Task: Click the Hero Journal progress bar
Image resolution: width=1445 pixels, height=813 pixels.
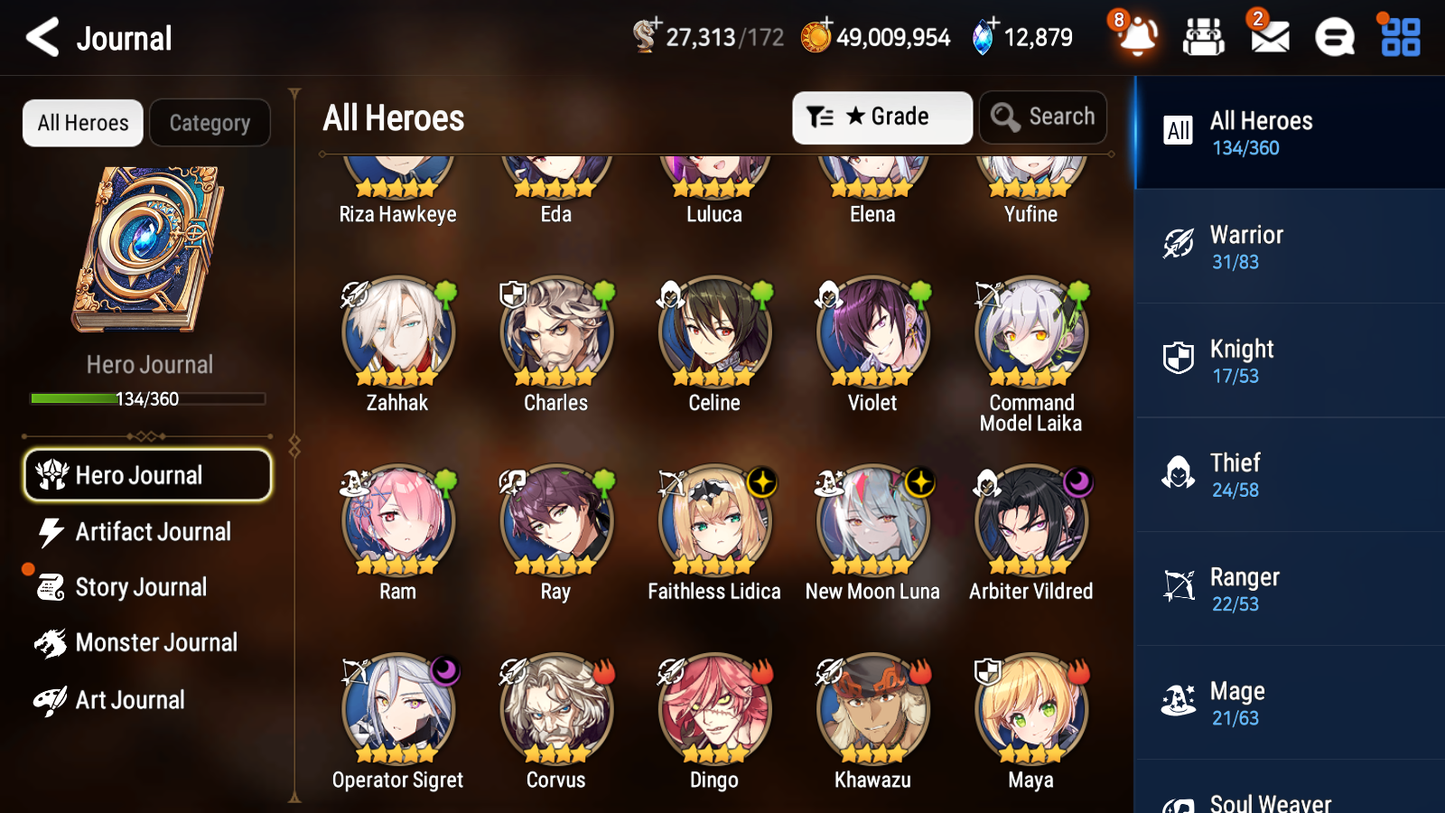Action: coord(148,398)
